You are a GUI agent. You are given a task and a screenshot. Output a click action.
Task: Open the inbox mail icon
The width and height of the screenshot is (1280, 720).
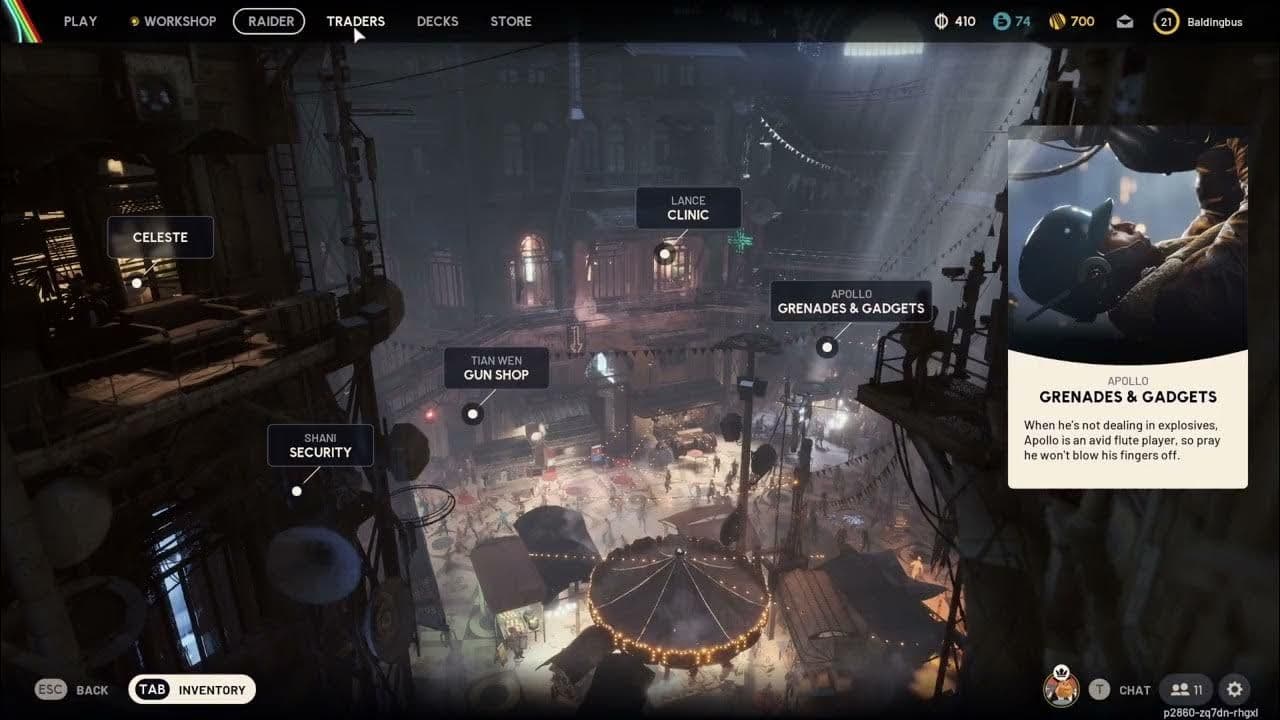(x=1122, y=21)
